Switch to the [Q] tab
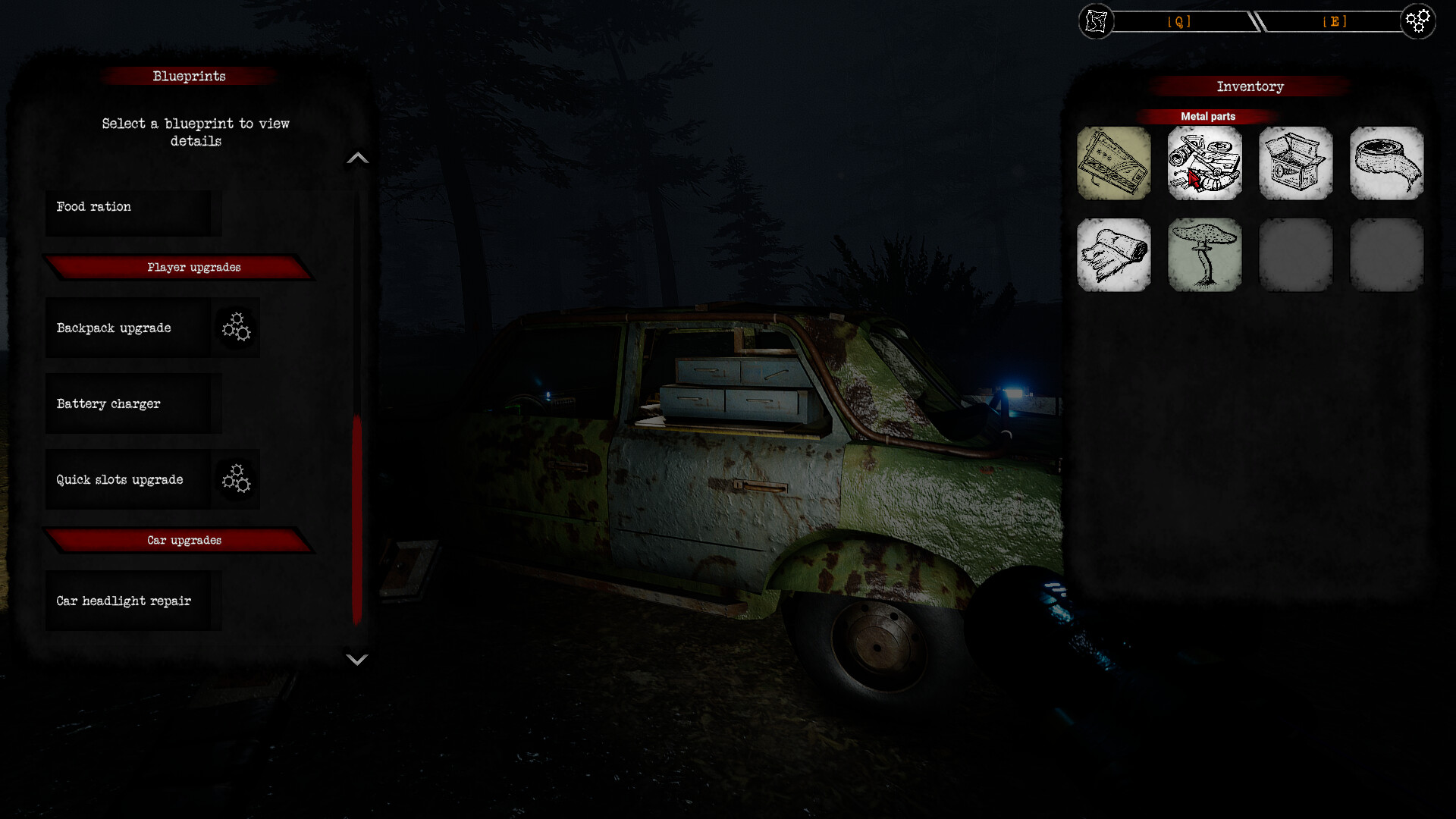The width and height of the screenshot is (1456, 819). click(x=1180, y=21)
